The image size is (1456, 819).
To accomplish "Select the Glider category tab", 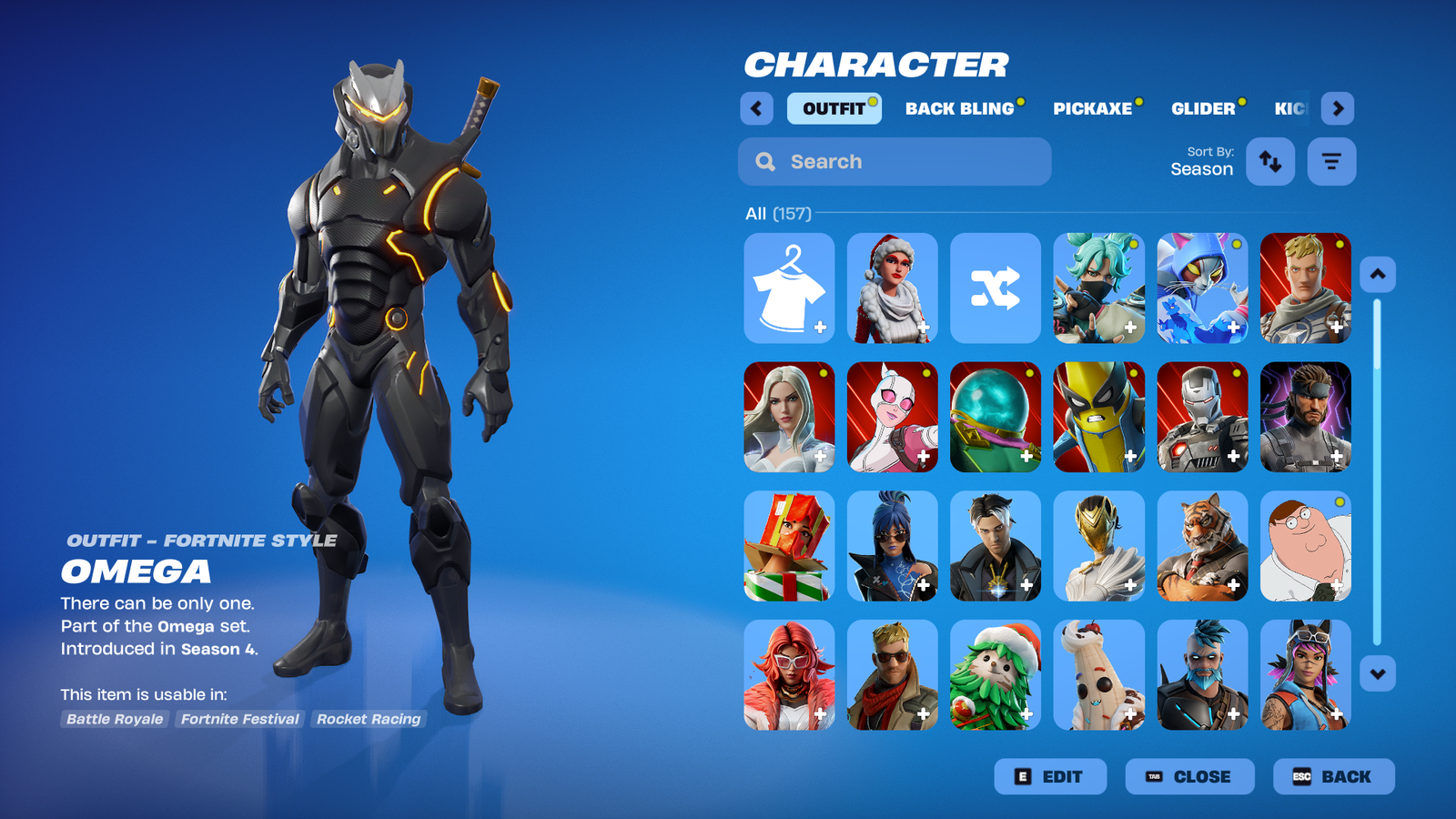I will [1203, 108].
